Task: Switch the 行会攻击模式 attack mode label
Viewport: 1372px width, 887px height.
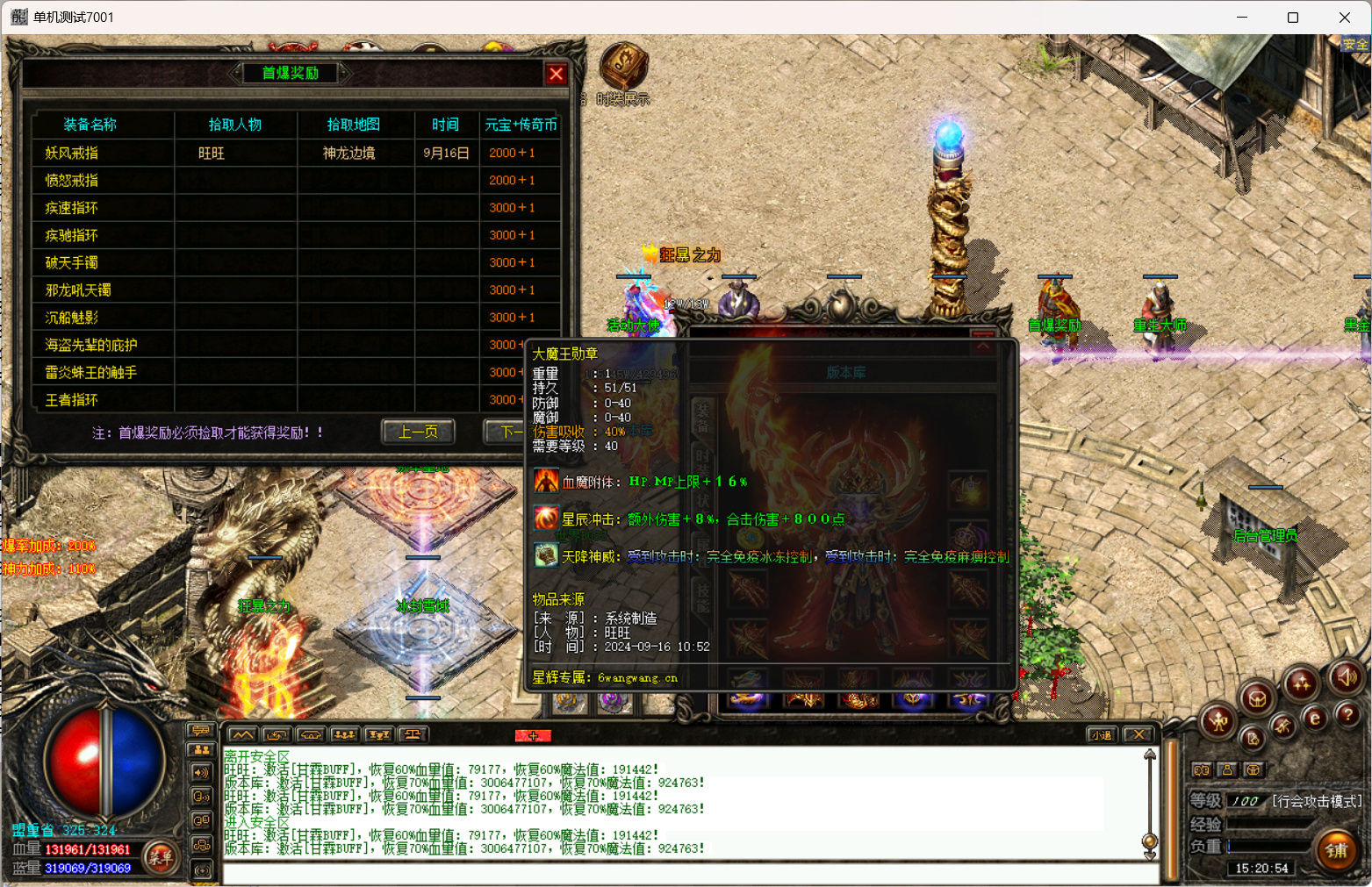Action: [1316, 801]
